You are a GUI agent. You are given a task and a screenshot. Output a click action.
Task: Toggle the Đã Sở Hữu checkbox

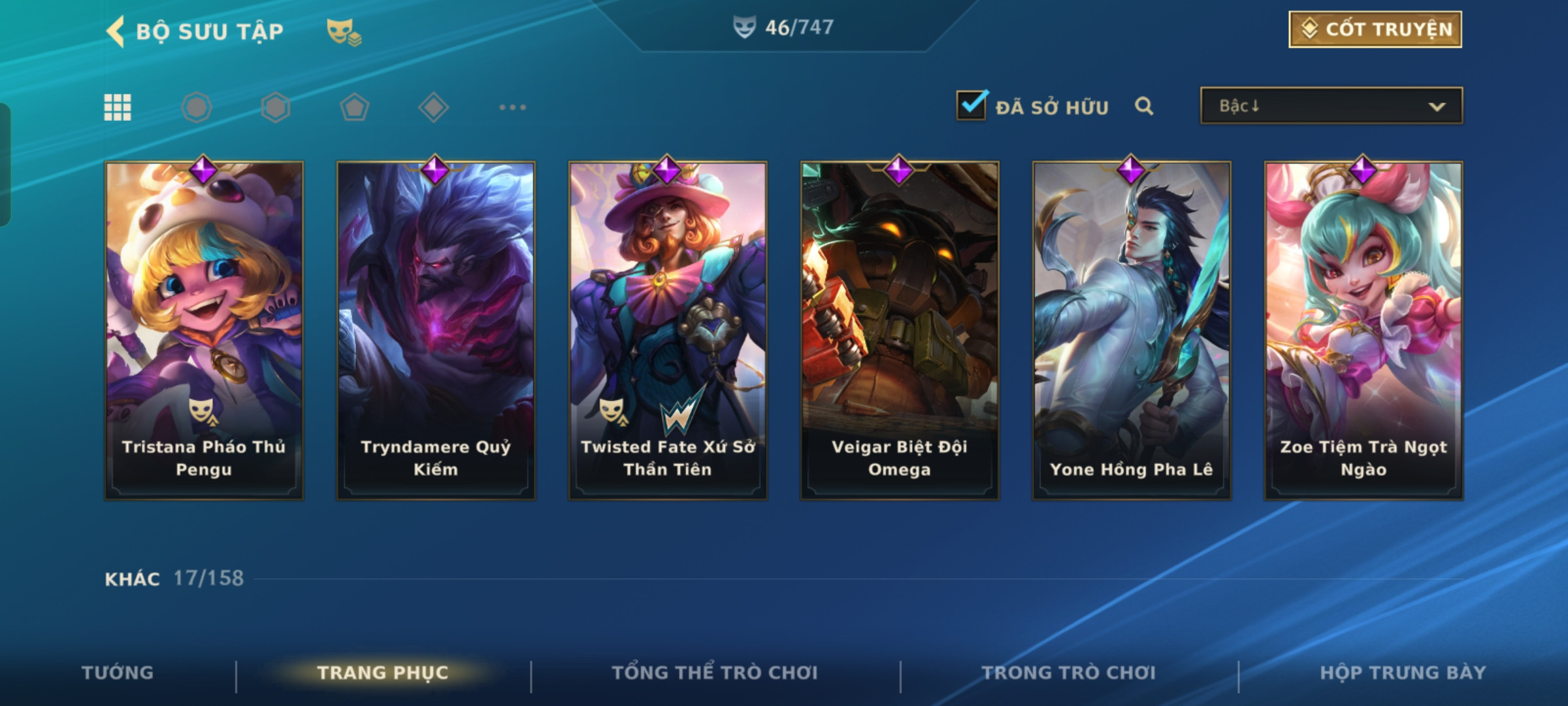972,105
